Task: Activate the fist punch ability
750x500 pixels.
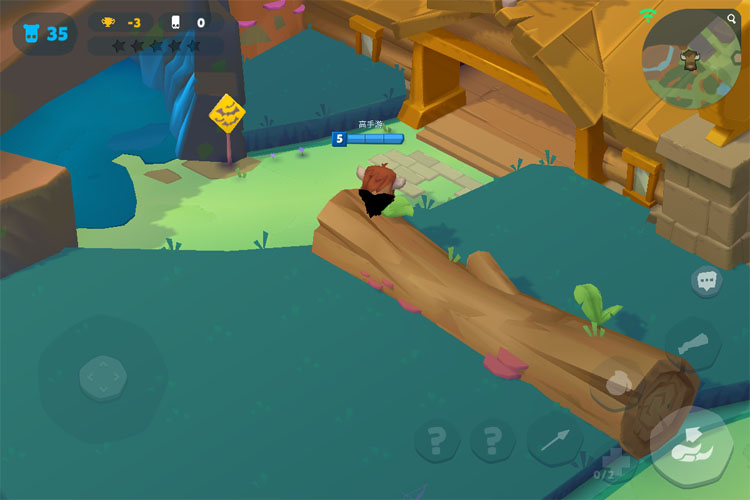Action: (620, 383)
